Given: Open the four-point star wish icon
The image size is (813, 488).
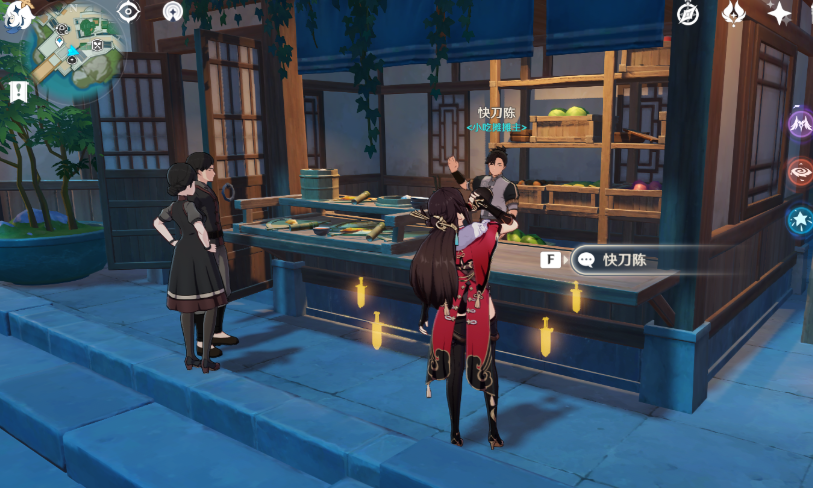Looking at the screenshot, I should point(780,13).
